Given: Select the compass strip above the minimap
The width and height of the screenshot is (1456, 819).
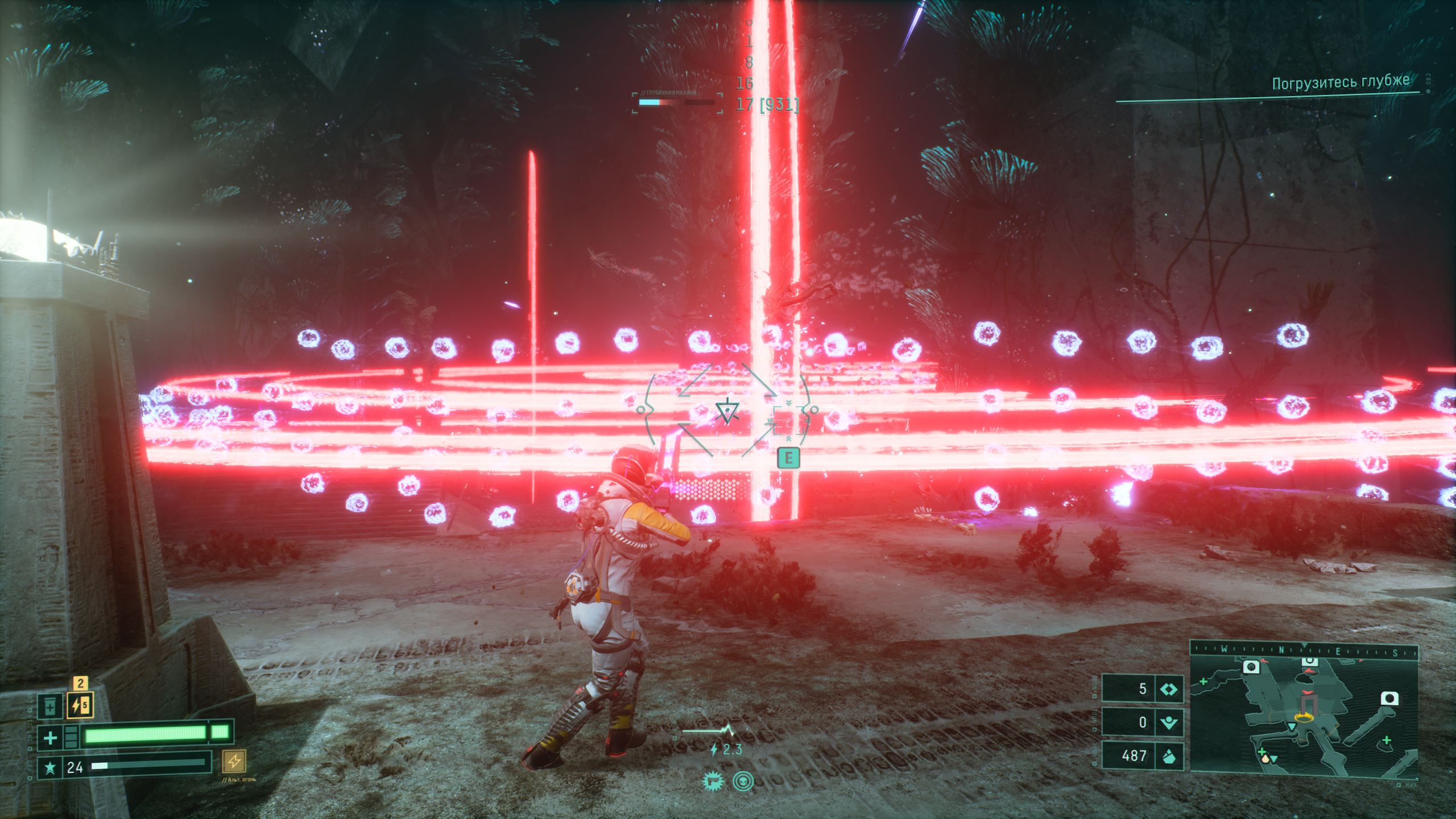Looking at the screenshot, I should (x=1304, y=650).
